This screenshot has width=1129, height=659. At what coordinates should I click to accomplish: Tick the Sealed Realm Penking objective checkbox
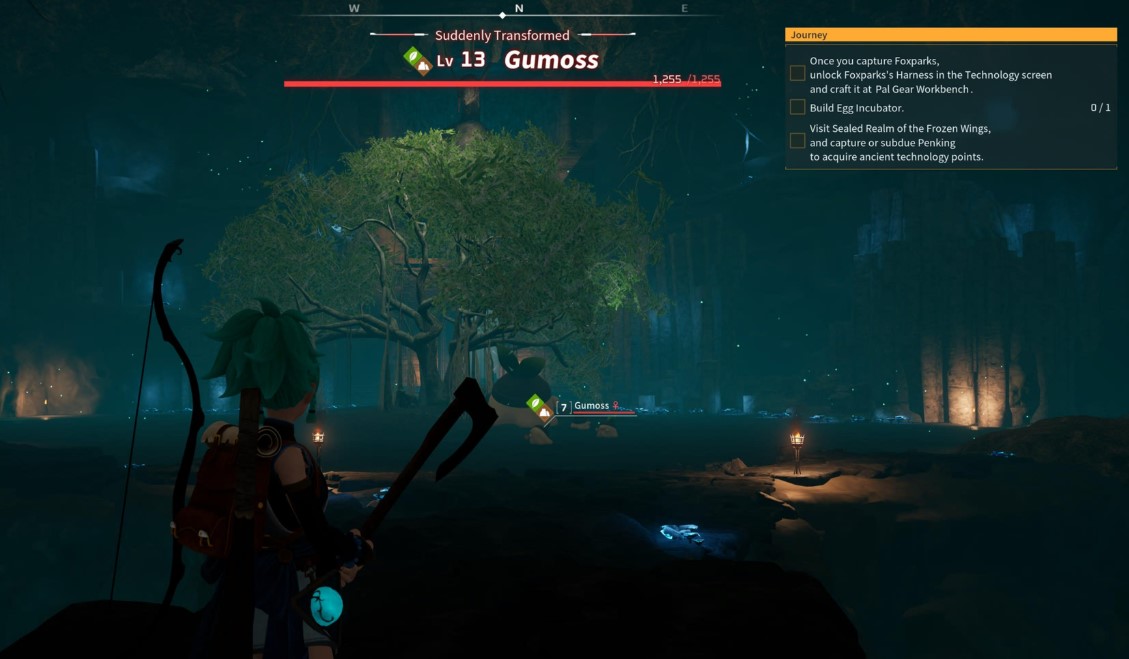click(797, 141)
